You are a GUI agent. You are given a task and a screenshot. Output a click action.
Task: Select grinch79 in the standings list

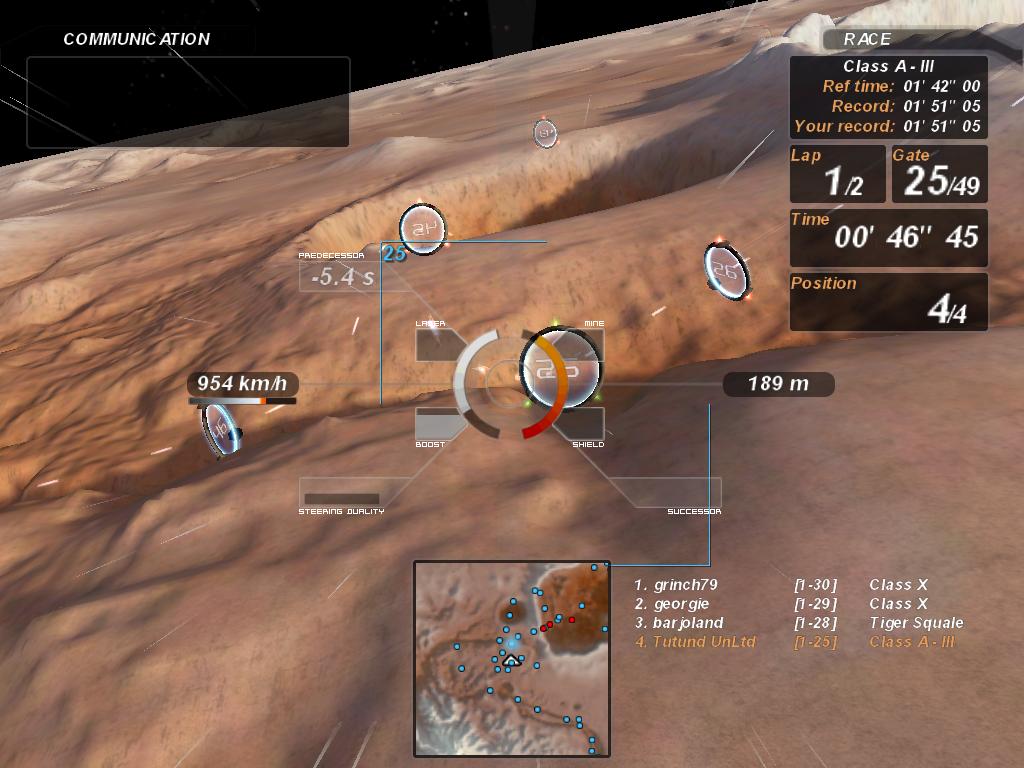[x=686, y=585]
